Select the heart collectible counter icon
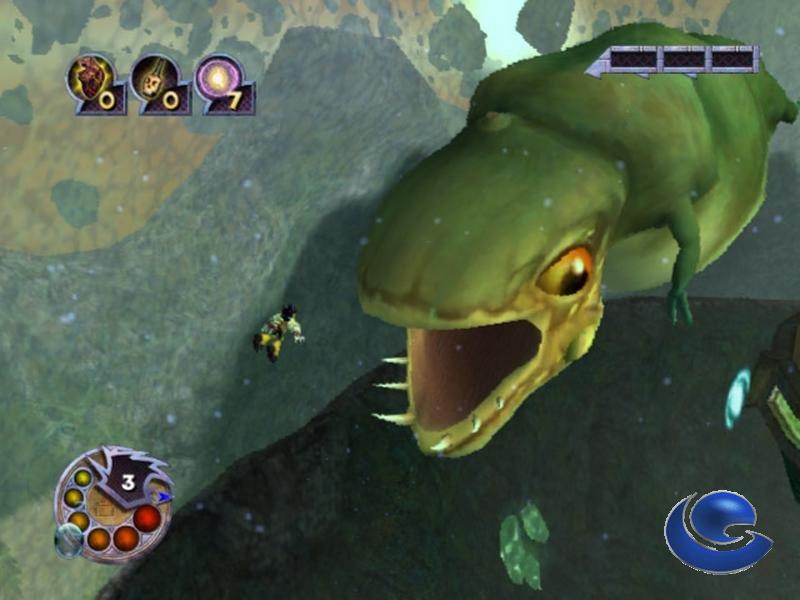Viewport: 800px width, 600px height. click(x=89, y=79)
